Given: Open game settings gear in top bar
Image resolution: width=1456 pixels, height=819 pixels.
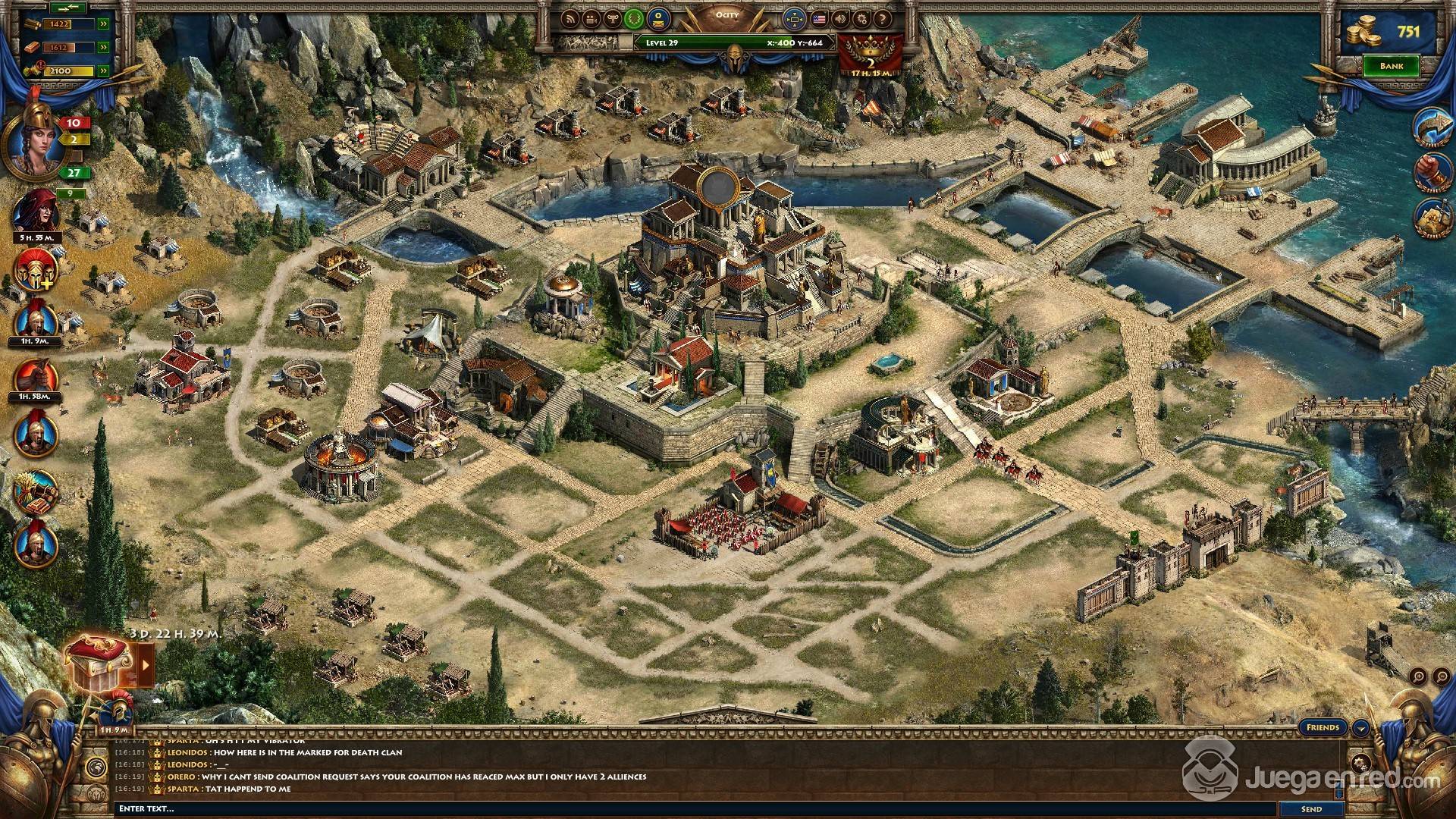Looking at the screenshot, I should [861, 18].
